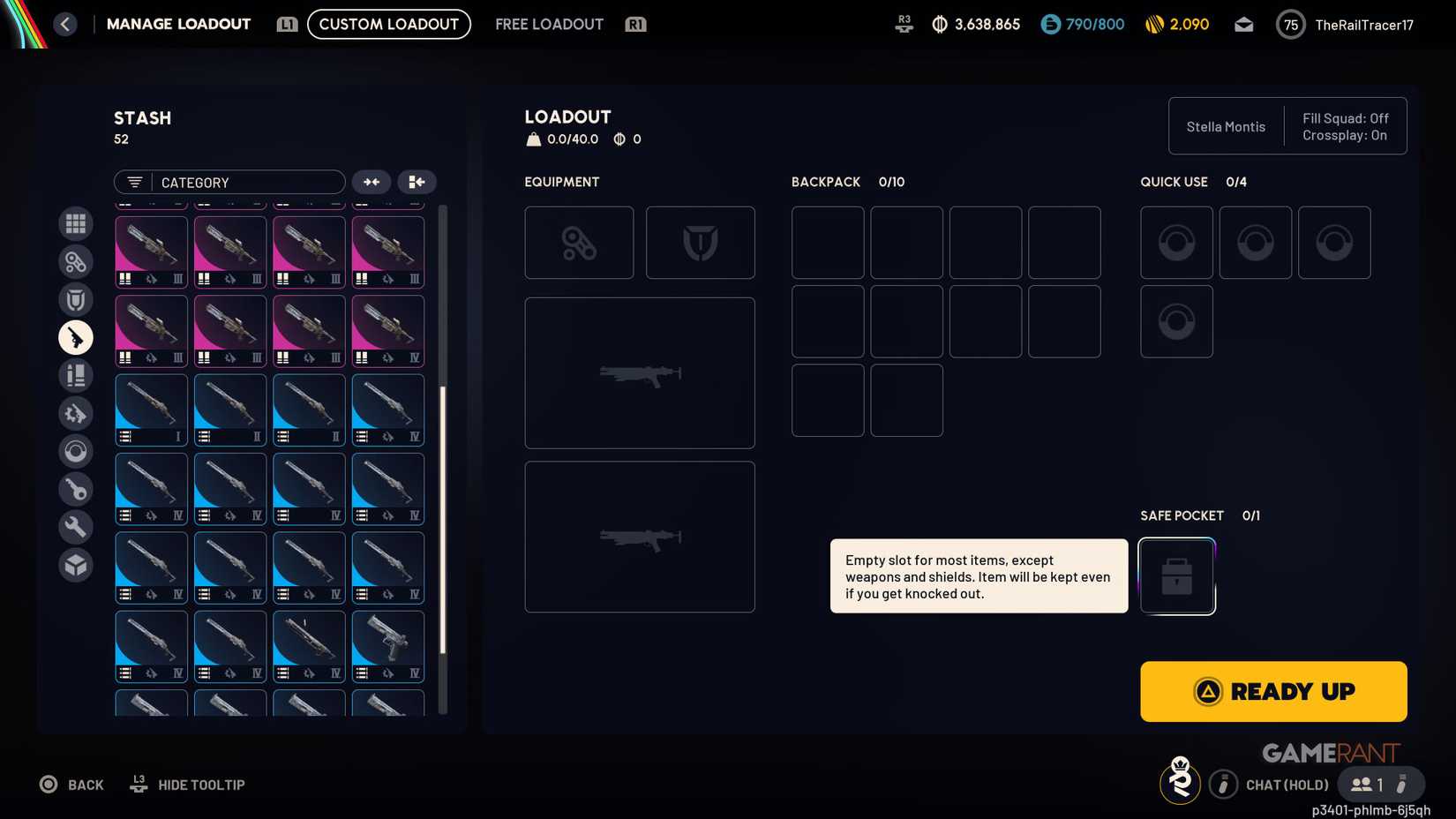Image resolution: width=1456 pixels, height=819 pixels.
Task: Open the shields category in the stash sidebar
Action: pos(75,299)
